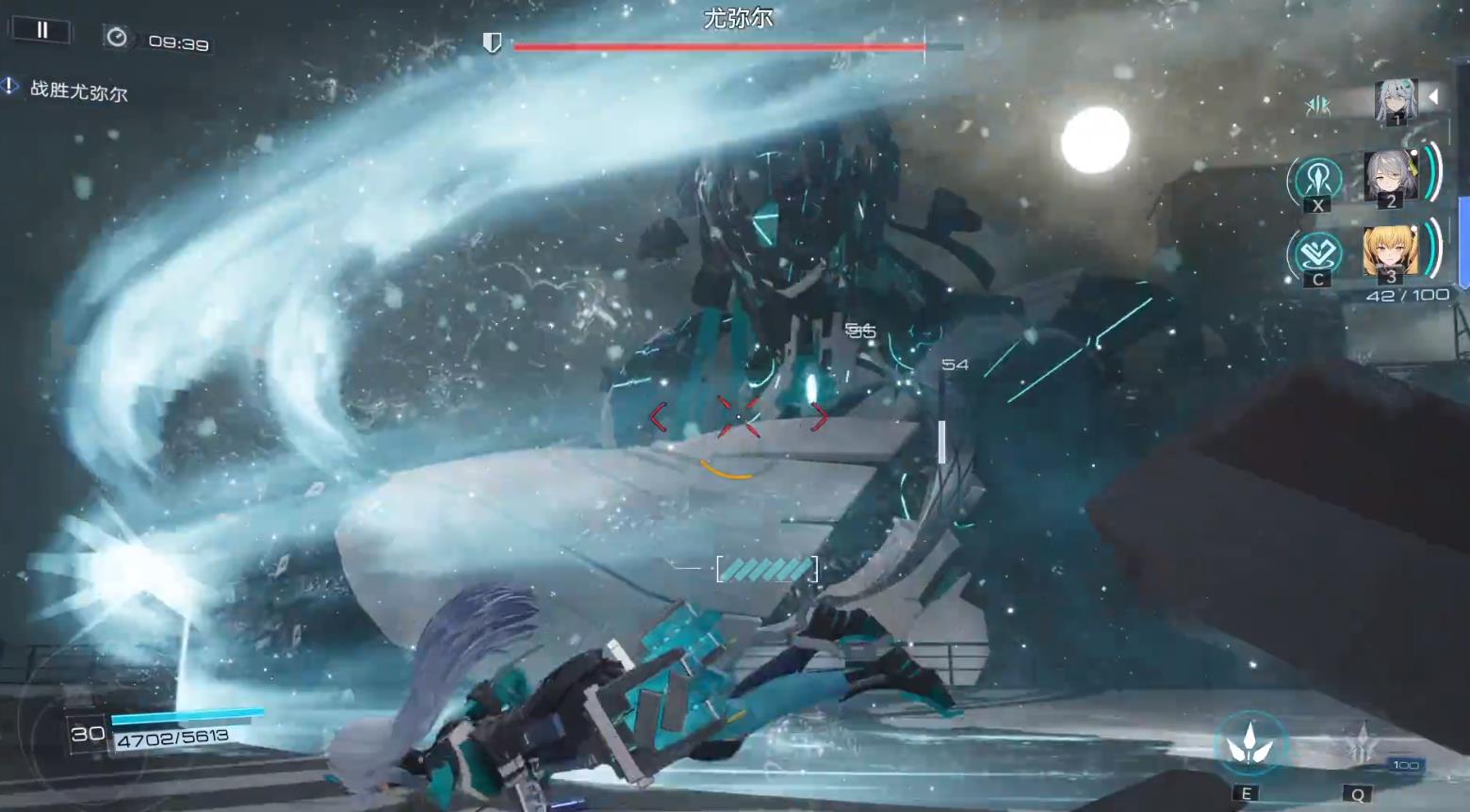
Task: Trigger the dimmed star ultimate skill icon
Action: [1360, 744]
